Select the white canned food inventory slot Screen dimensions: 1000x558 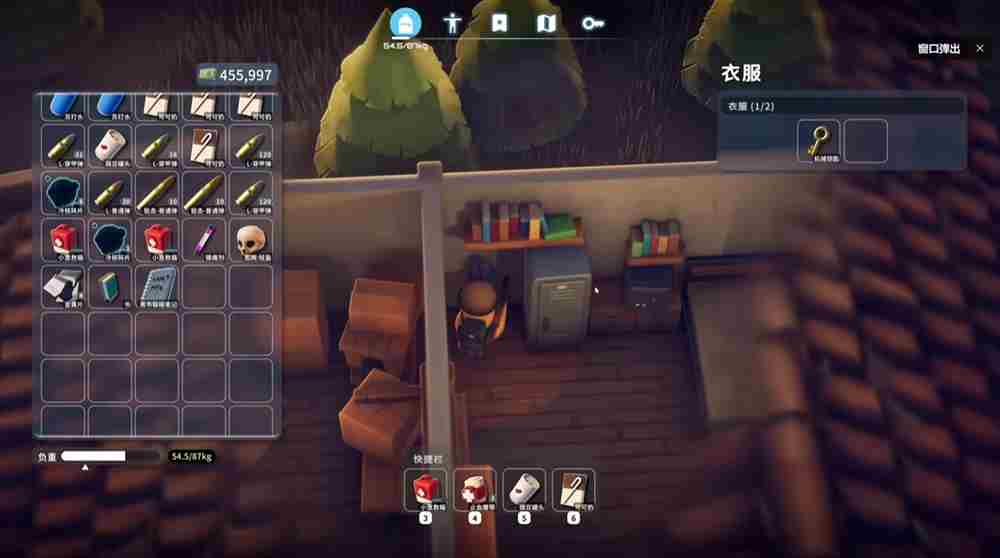pos(111,145)
